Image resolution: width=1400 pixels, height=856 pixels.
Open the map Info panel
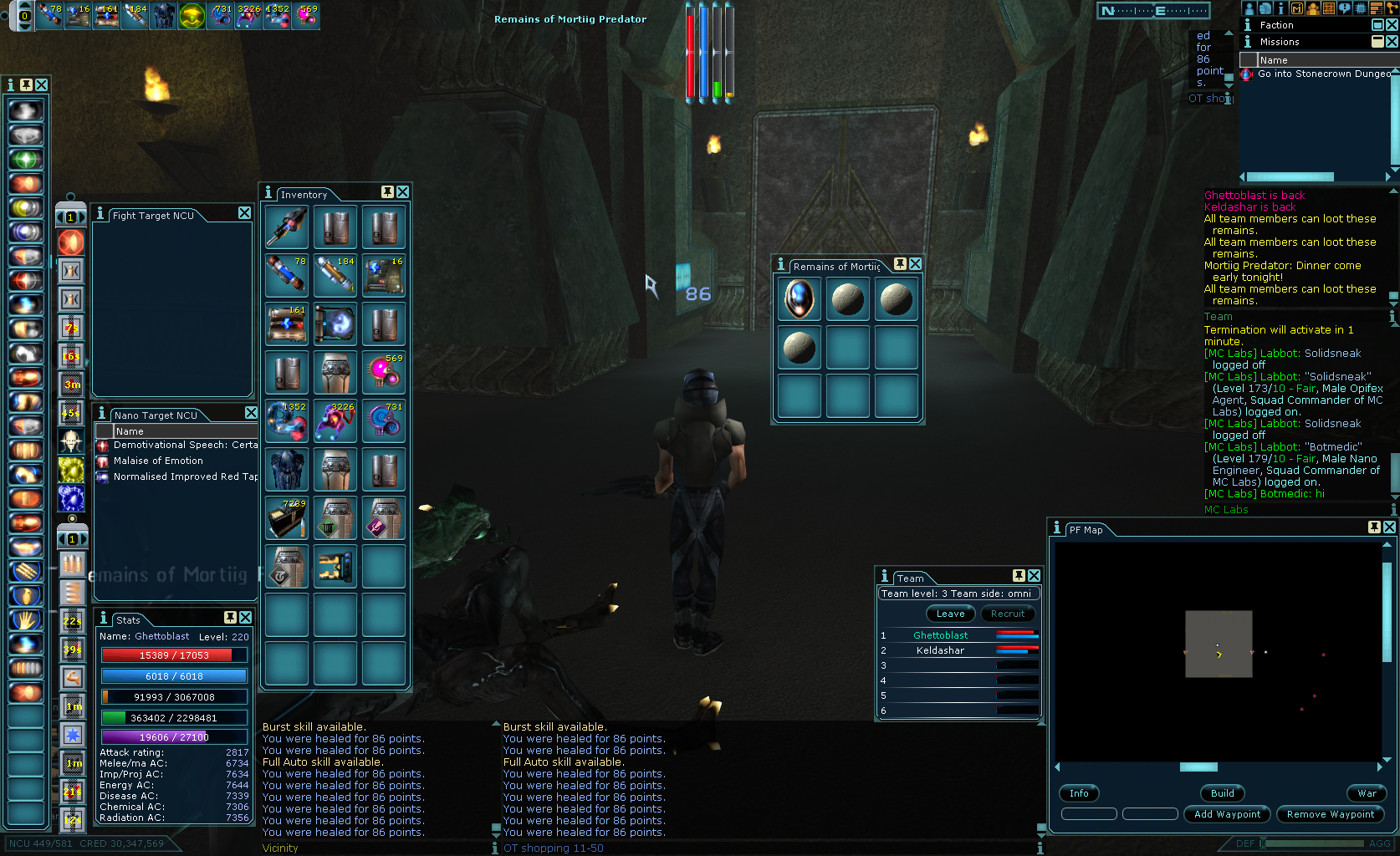tap(1079, 793)
